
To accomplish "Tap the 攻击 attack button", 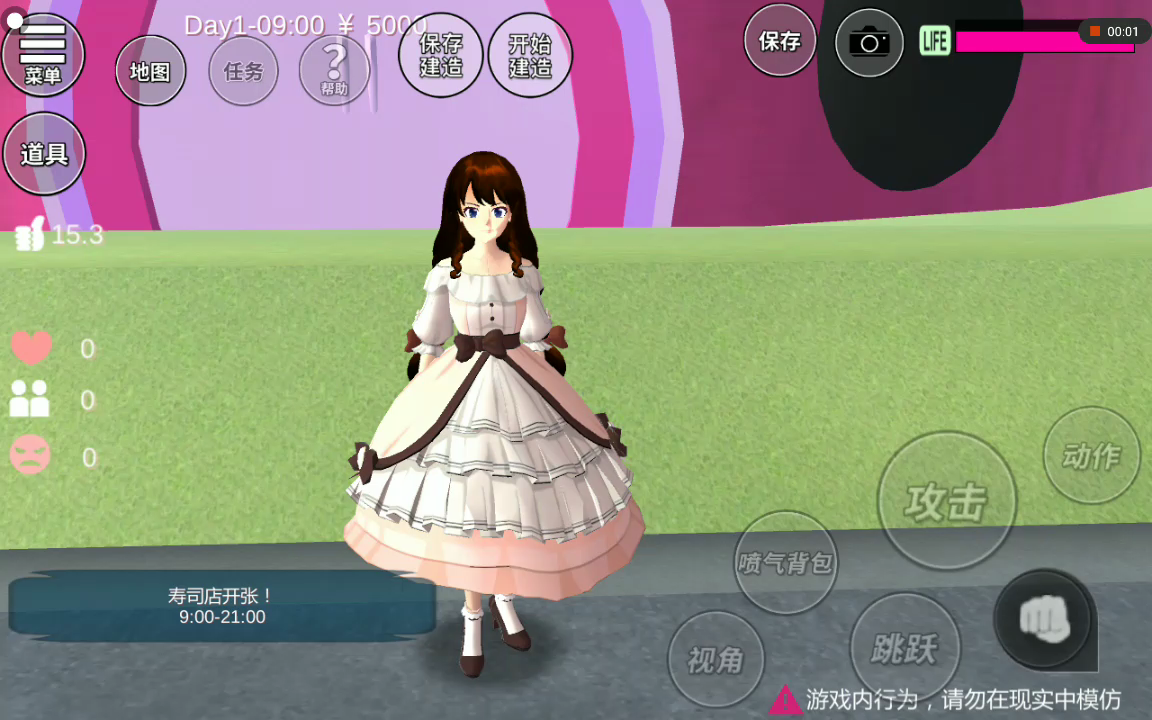I will click(x=946, y=501).
